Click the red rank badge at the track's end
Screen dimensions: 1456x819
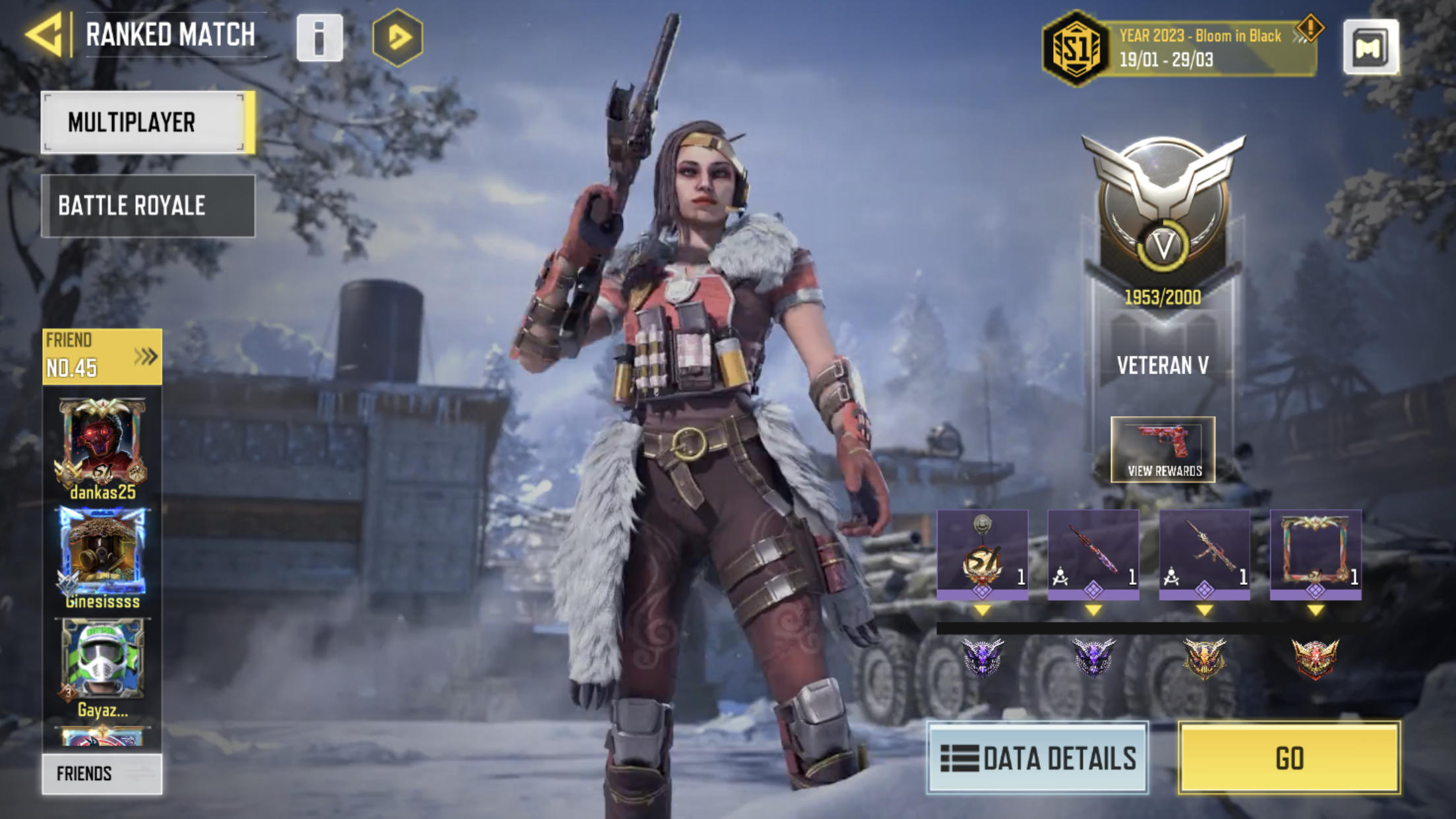tap(1315, 658)
